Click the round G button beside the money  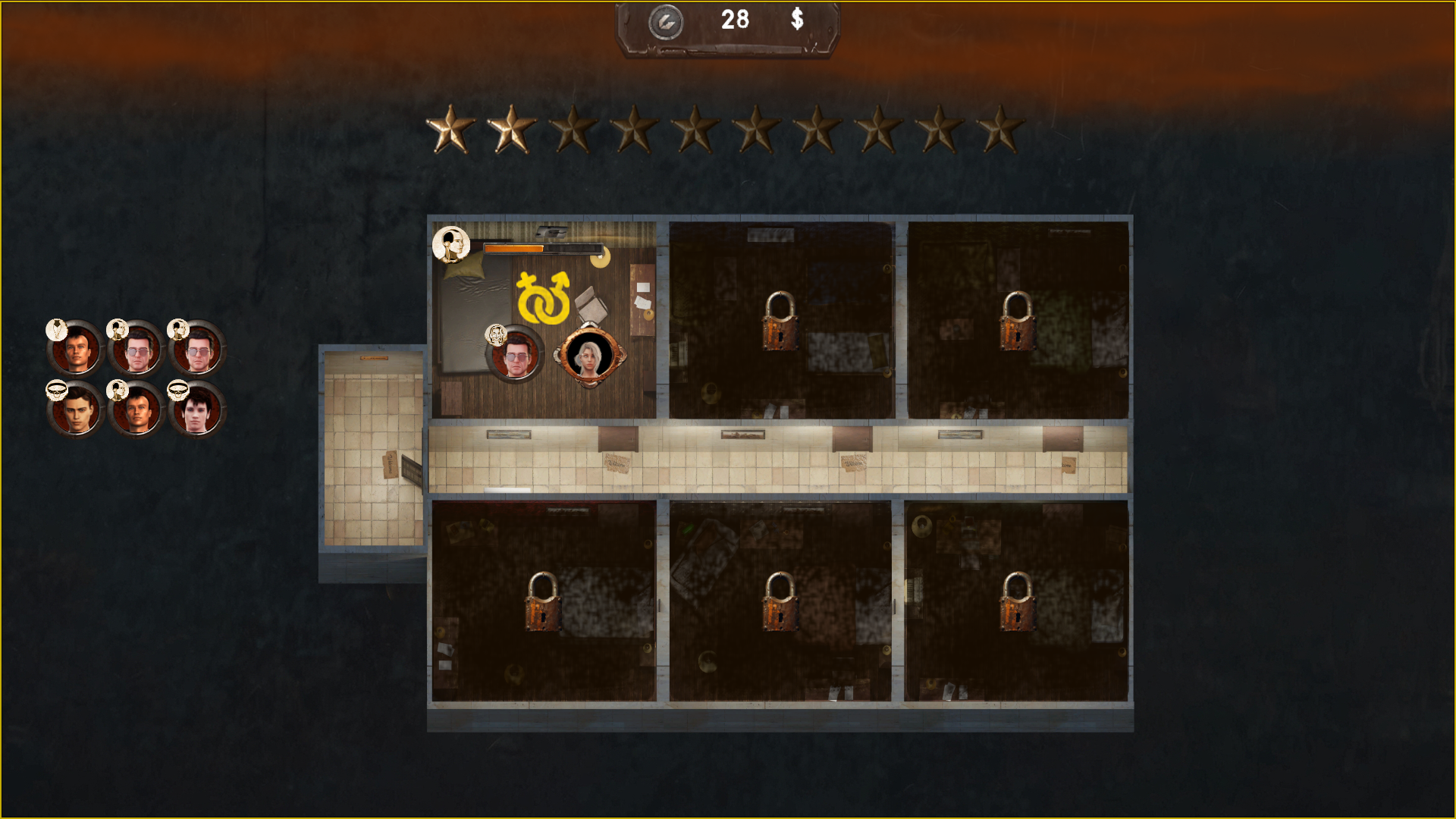[666, 22]
